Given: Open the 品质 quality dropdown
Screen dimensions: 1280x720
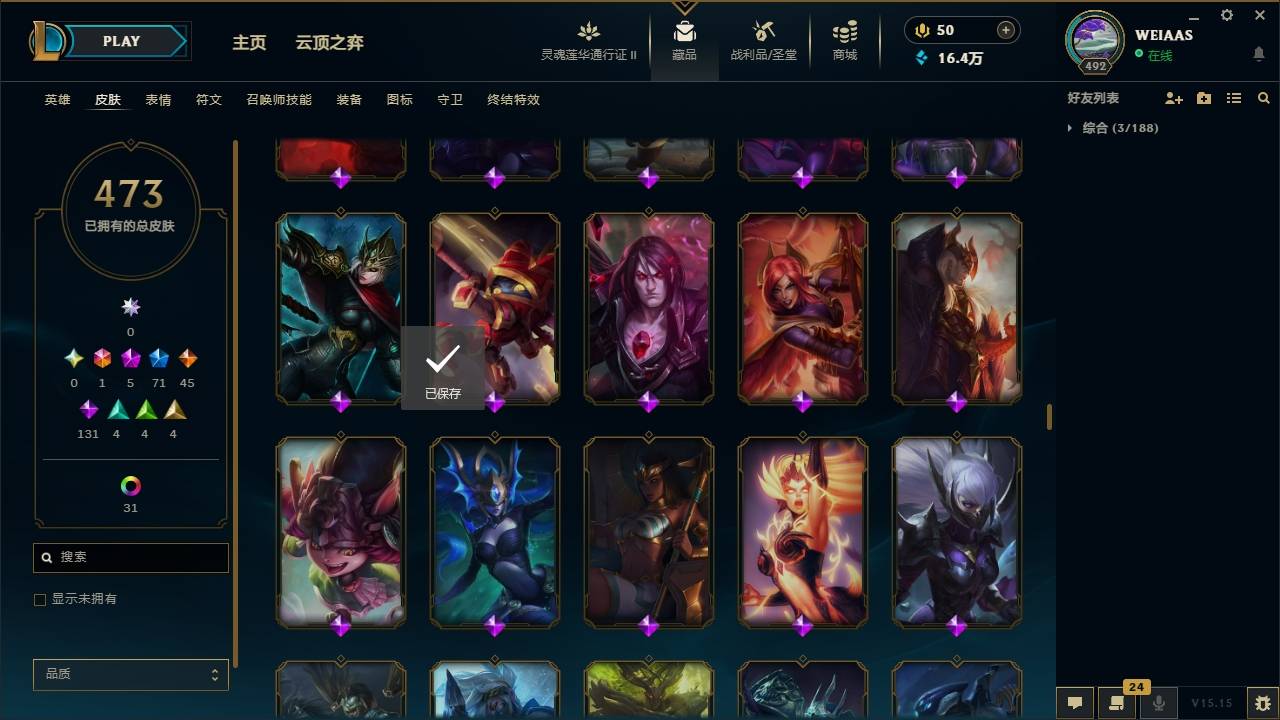Looking at the screenshot, I should coord(130,674).
